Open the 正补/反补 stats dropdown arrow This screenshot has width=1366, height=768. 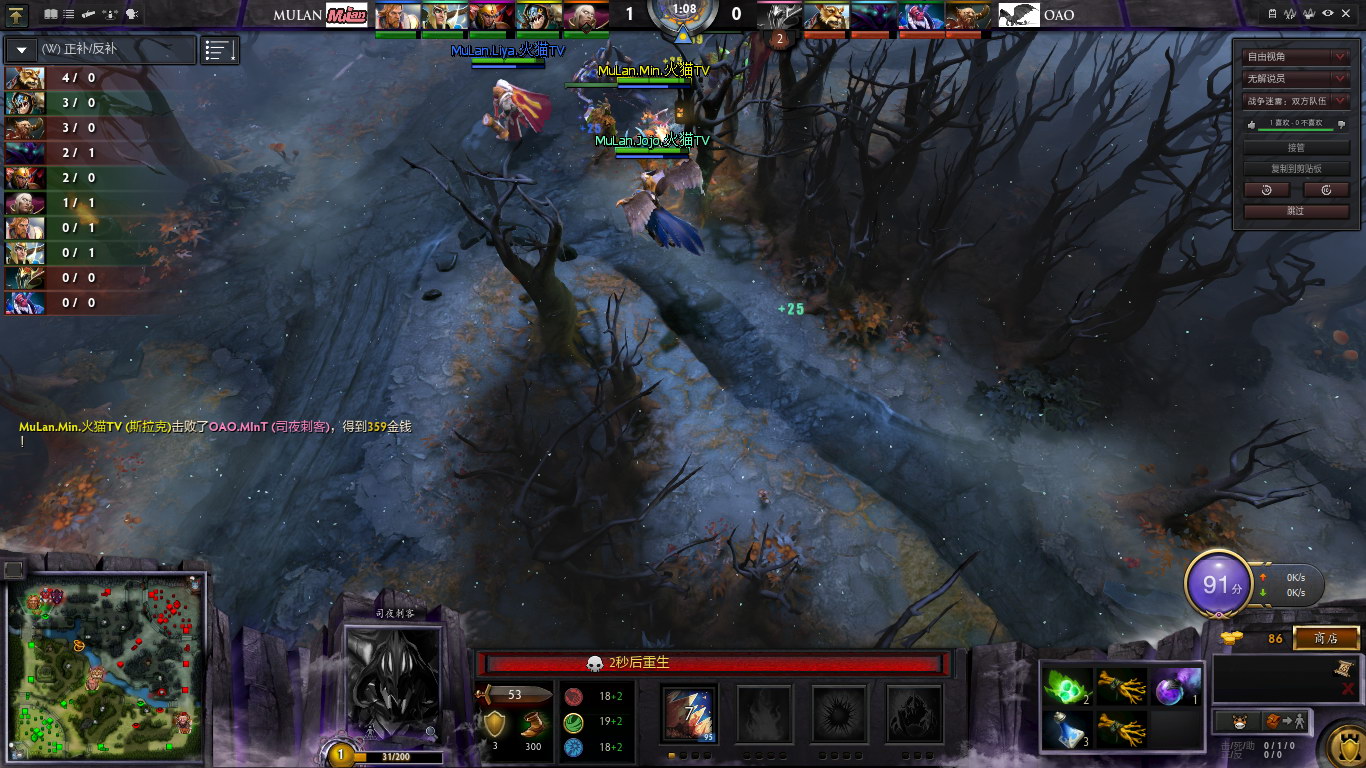point(22,50)
